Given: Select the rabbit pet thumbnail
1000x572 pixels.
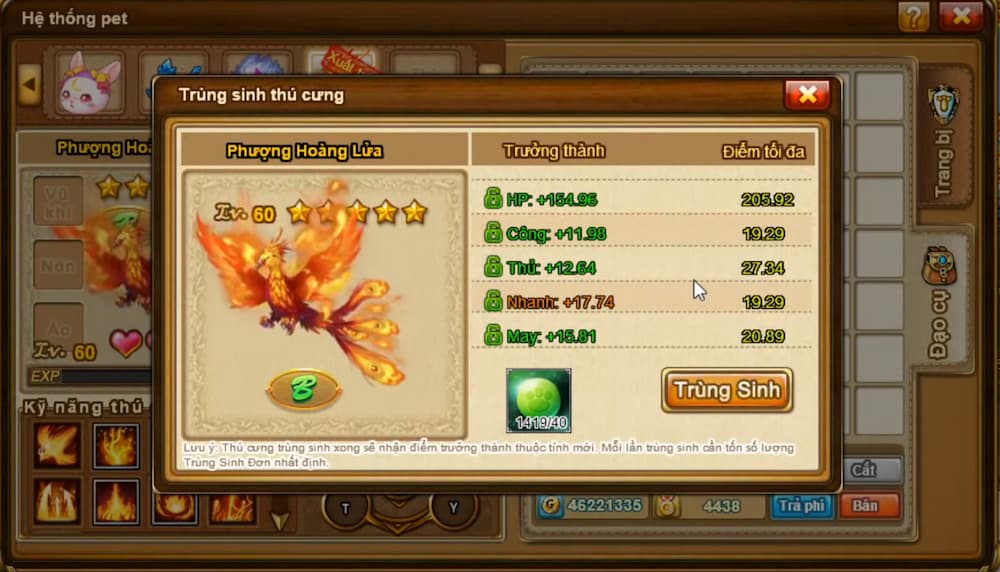Looking at the screenshot, I should (89, 83).
